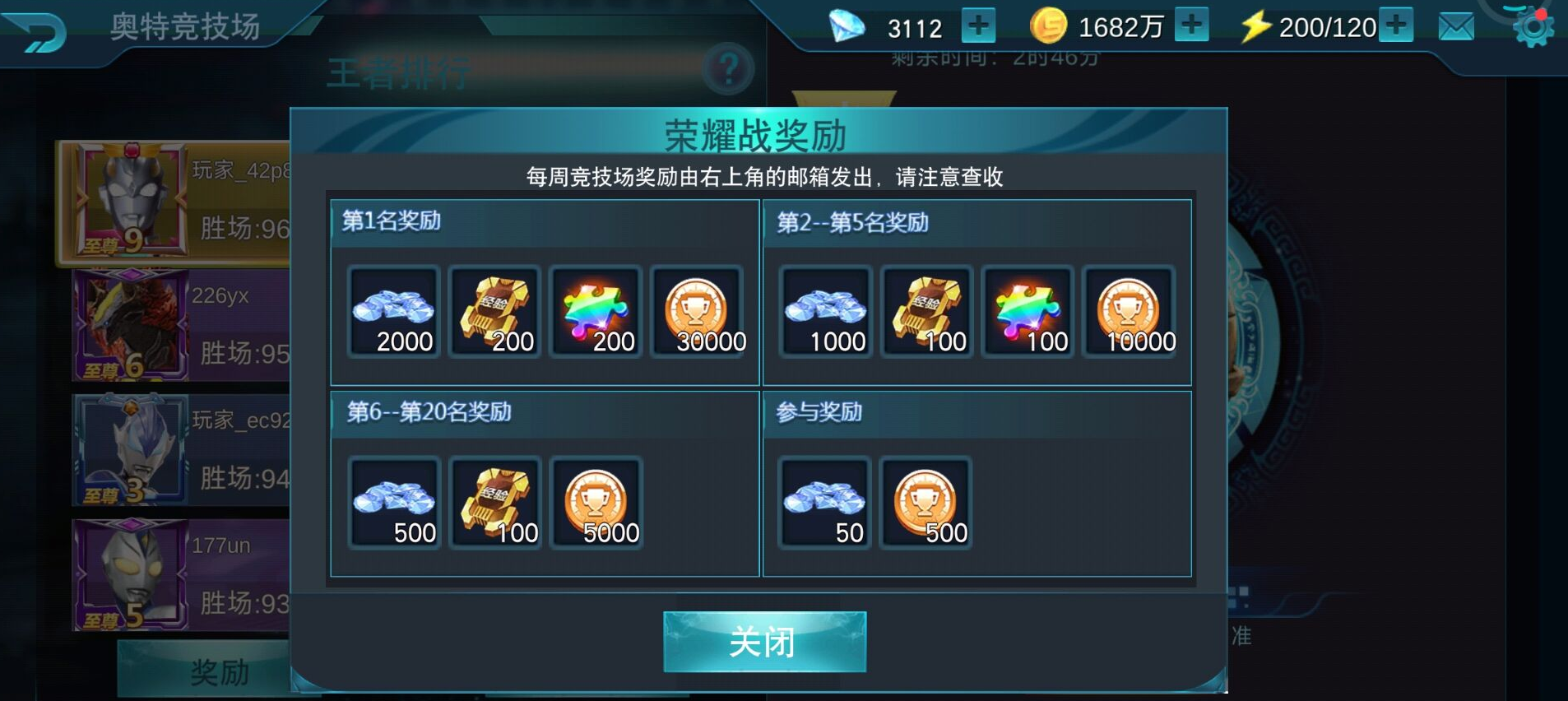Click the experience item showing 100 in rank 6-20

[495, 502]
